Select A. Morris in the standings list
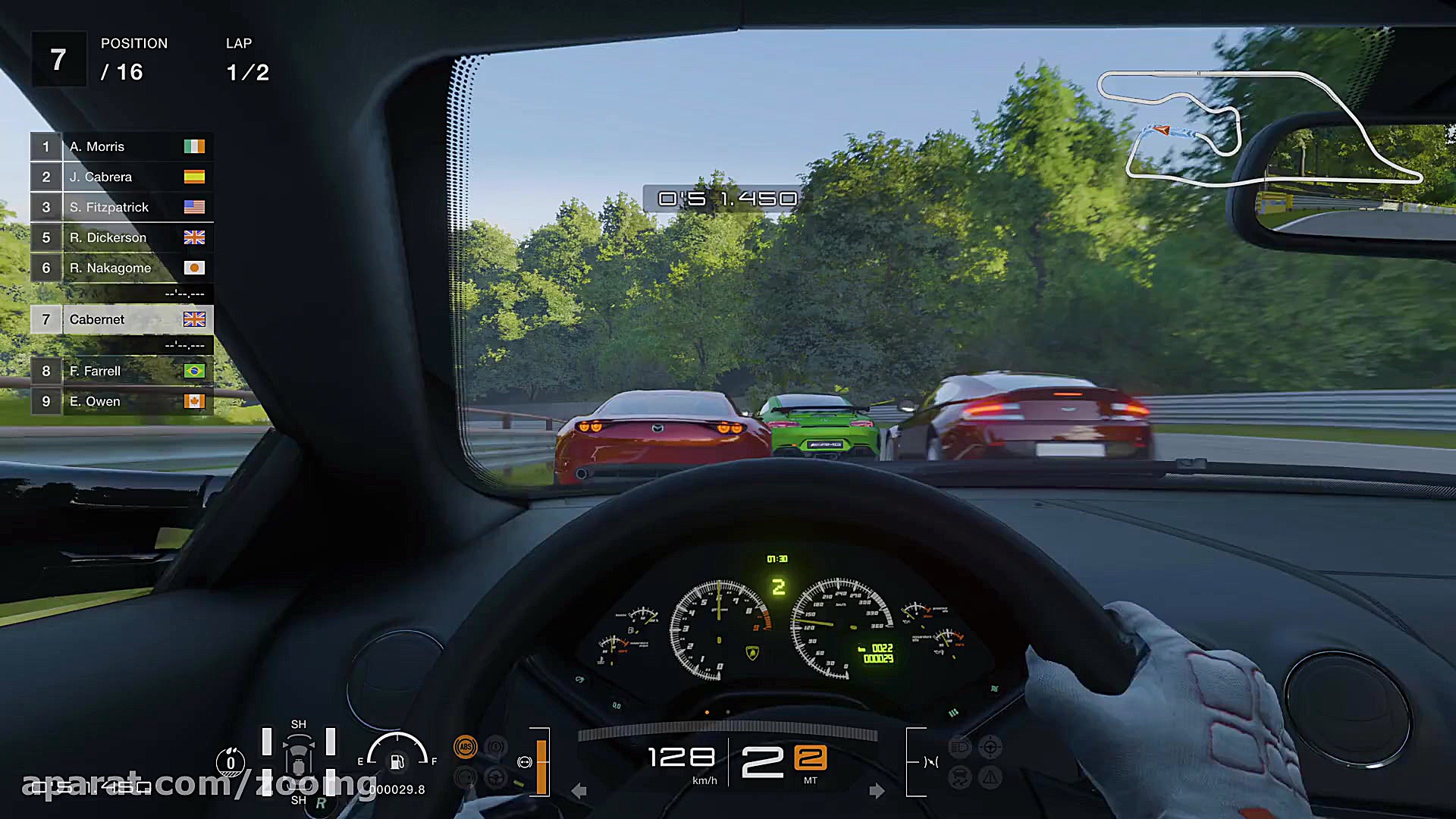This screenshot has height=819, width=1456. 121,146
